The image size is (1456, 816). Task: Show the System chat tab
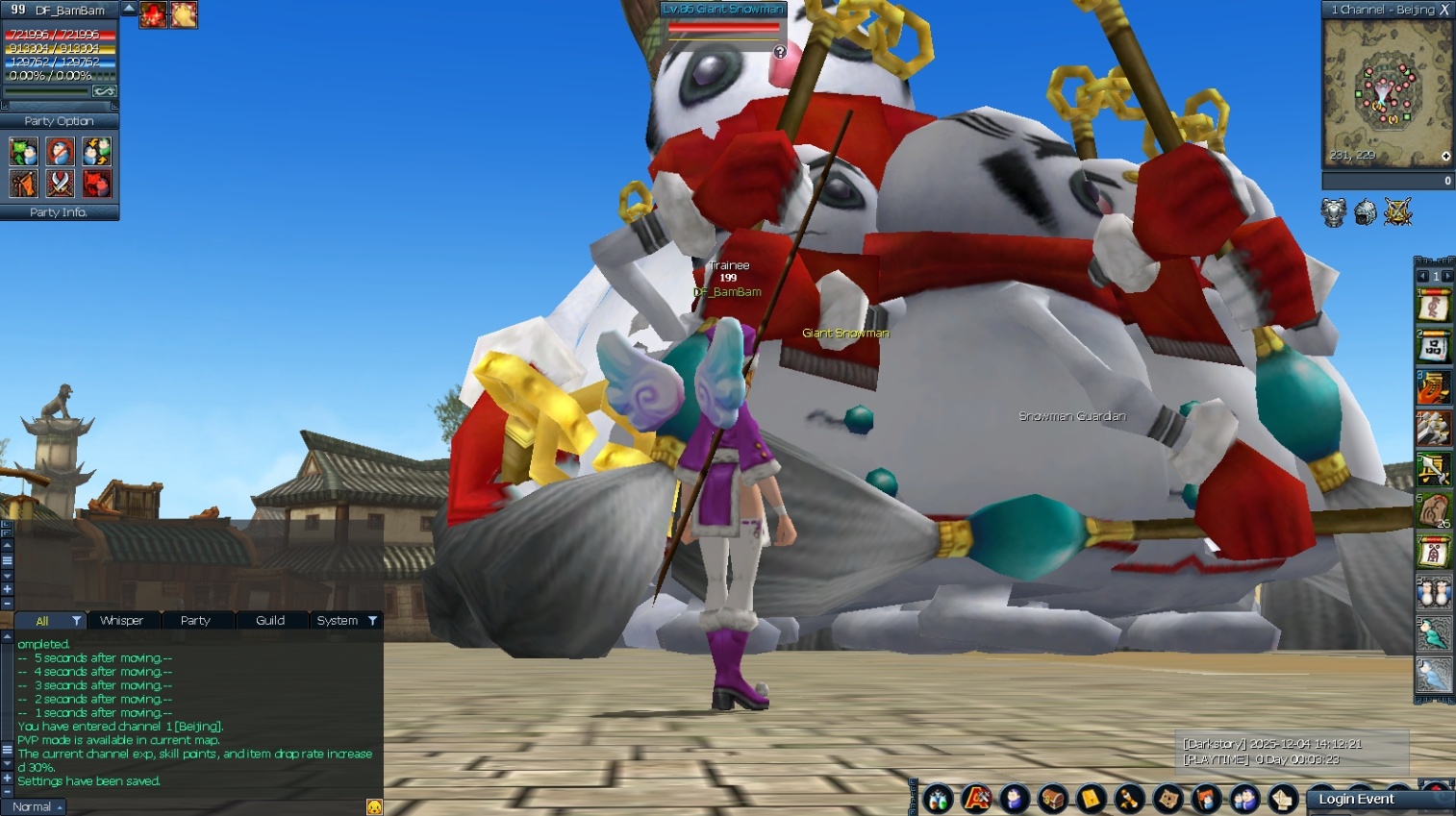click(338, 621)
